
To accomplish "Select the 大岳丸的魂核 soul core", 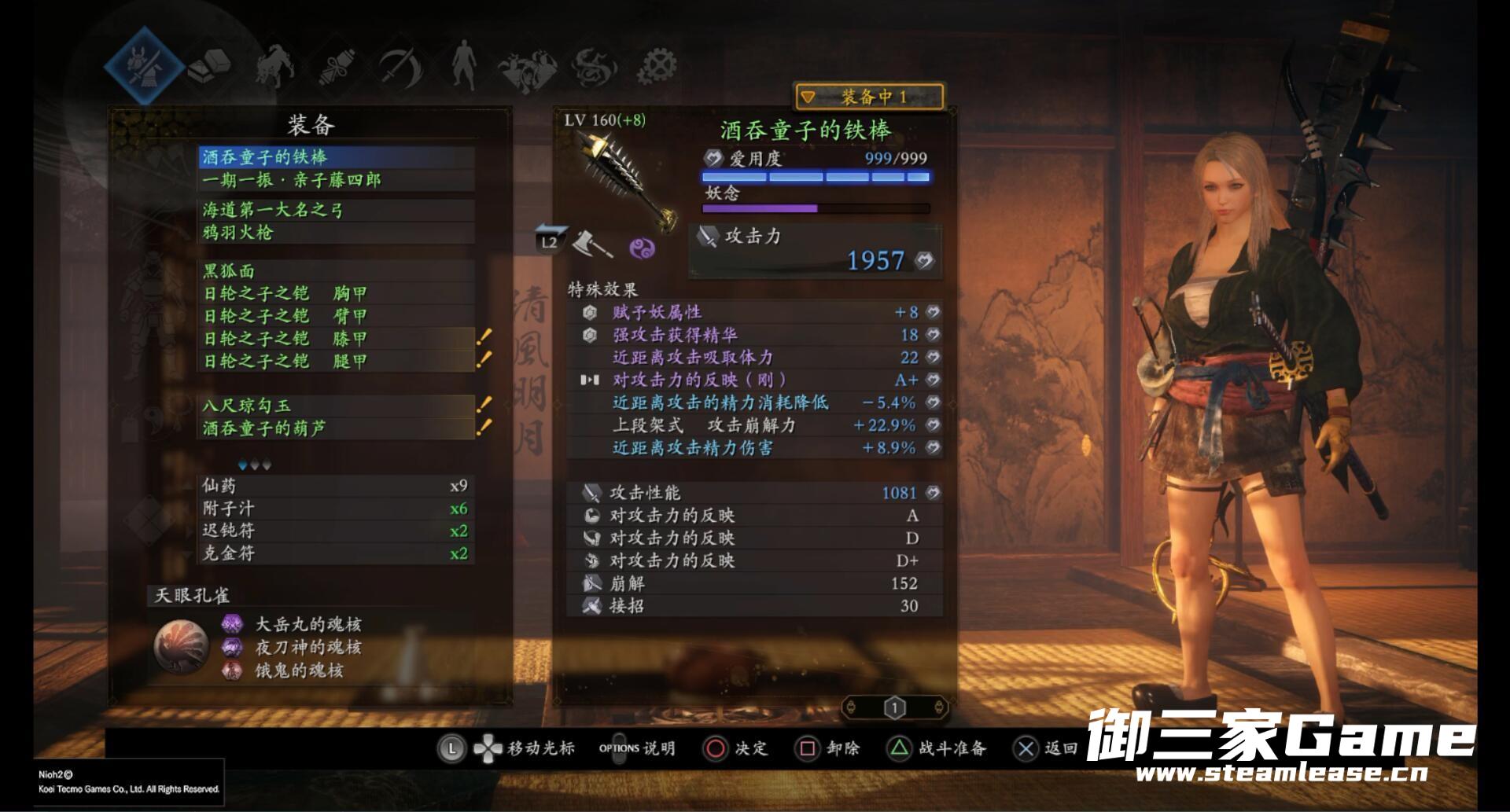I will tap(307, 625).
